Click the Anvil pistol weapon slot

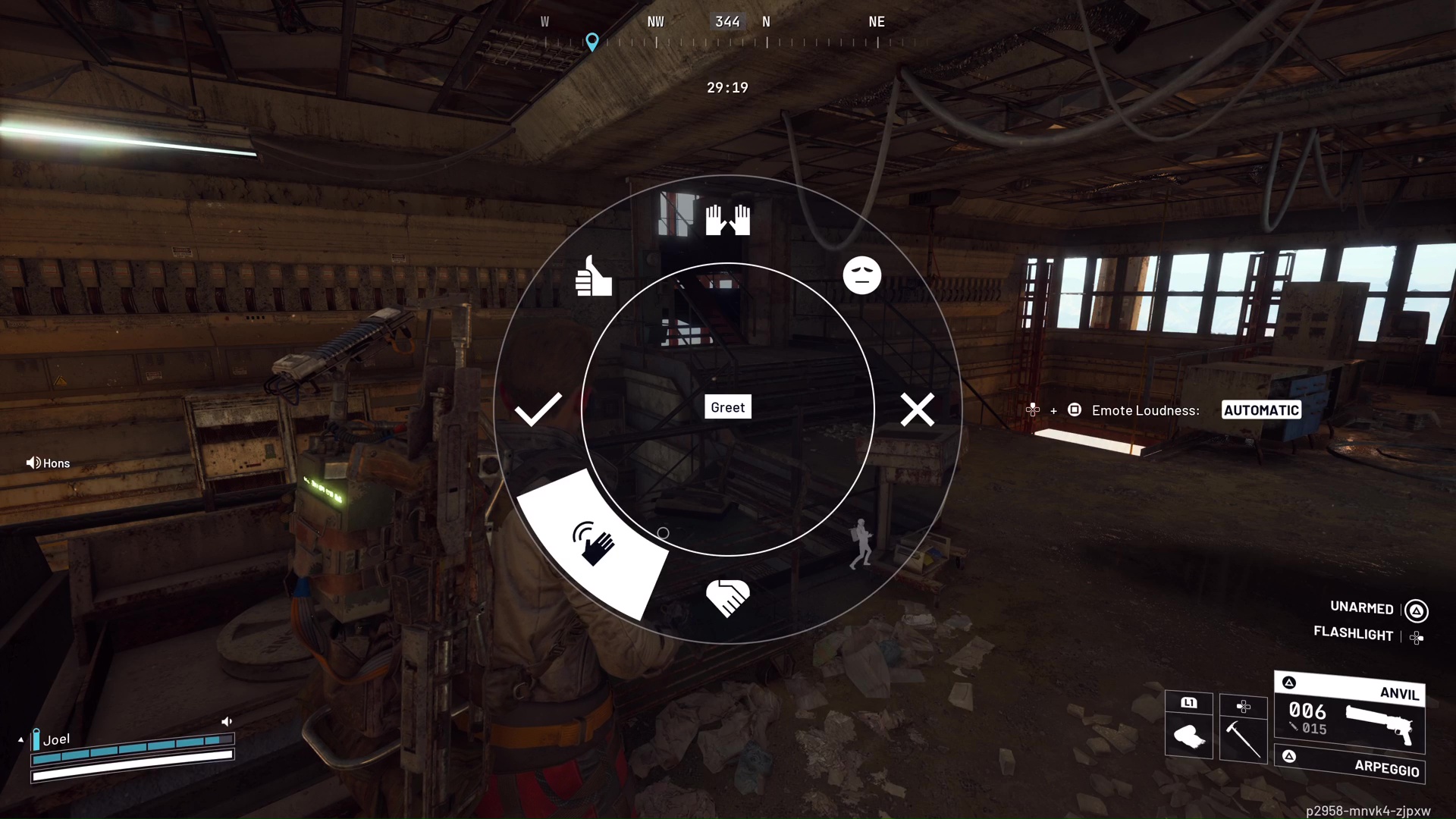tap(1350, 713)
